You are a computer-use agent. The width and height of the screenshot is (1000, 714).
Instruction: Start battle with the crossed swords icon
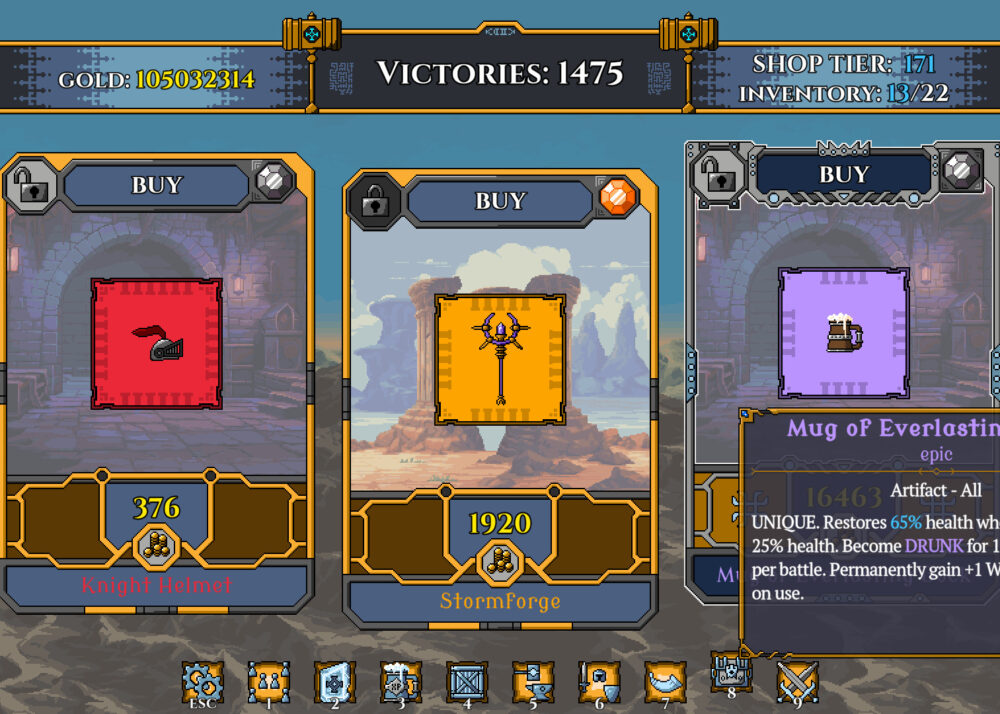(797, 682)
